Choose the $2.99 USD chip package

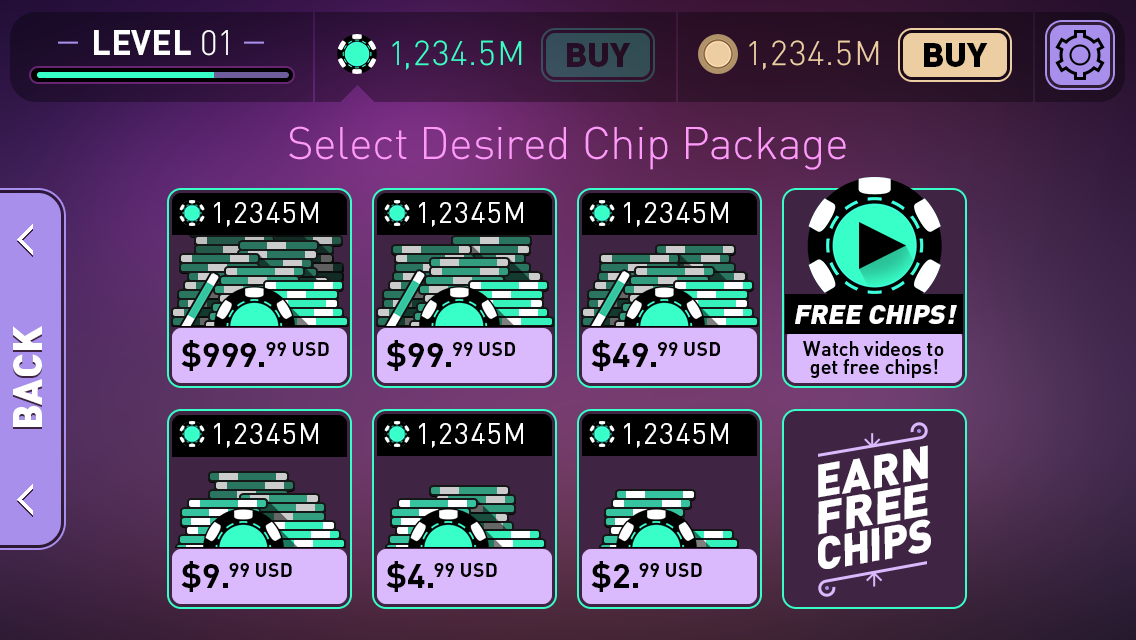click(669, 509)
